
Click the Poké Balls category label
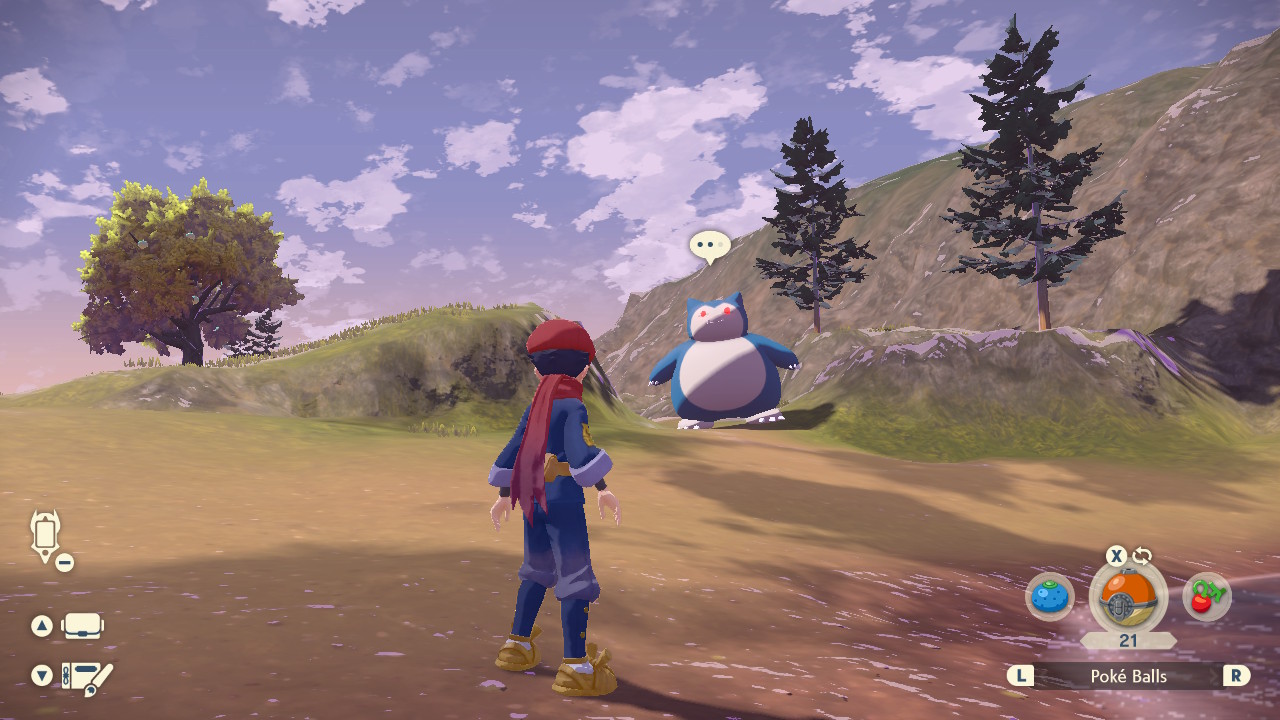coord(1128,677)
